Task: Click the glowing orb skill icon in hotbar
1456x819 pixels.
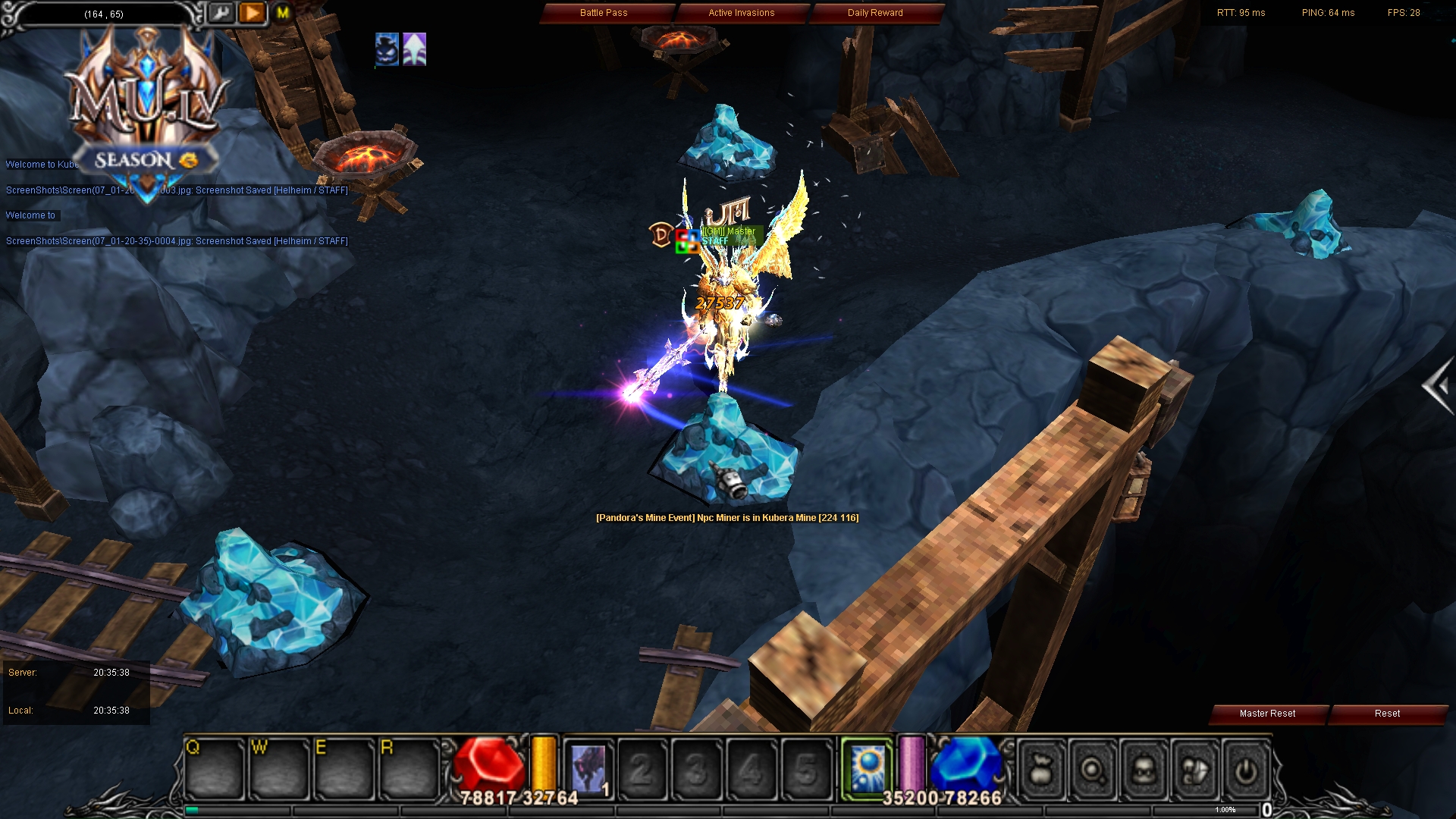Action: click(x=868, y=767)
